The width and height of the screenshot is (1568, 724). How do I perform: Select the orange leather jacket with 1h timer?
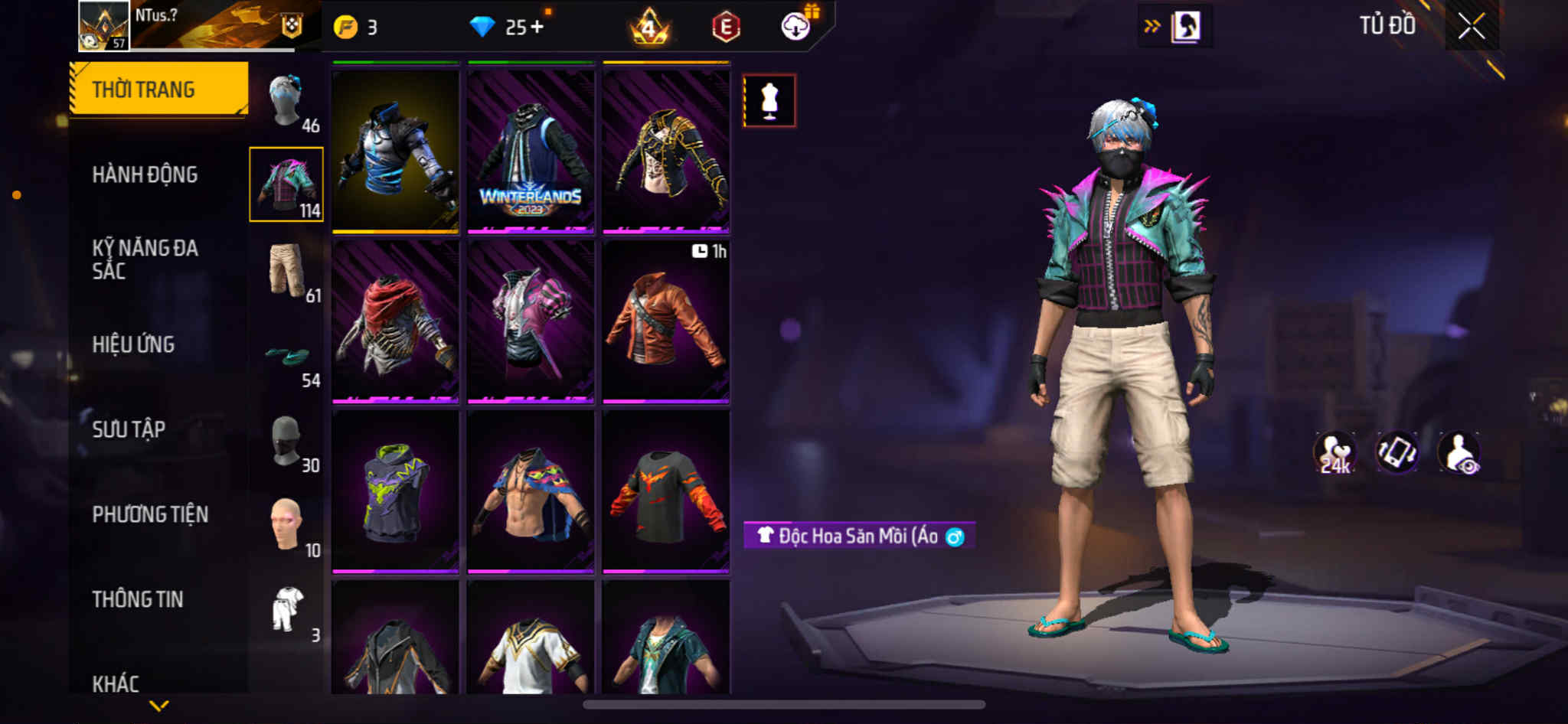665,321
